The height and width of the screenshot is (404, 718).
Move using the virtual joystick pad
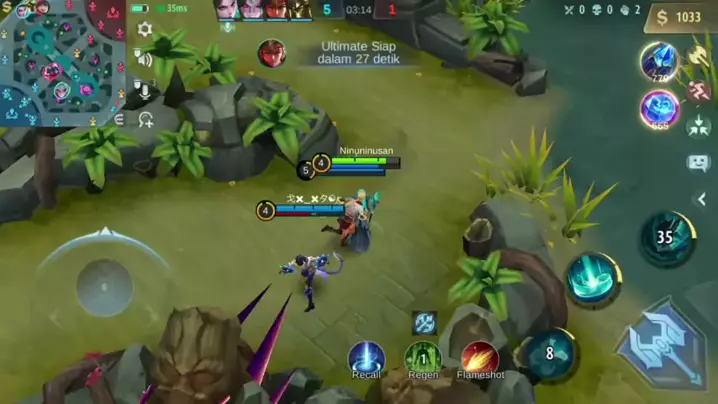tap(104, 287)
